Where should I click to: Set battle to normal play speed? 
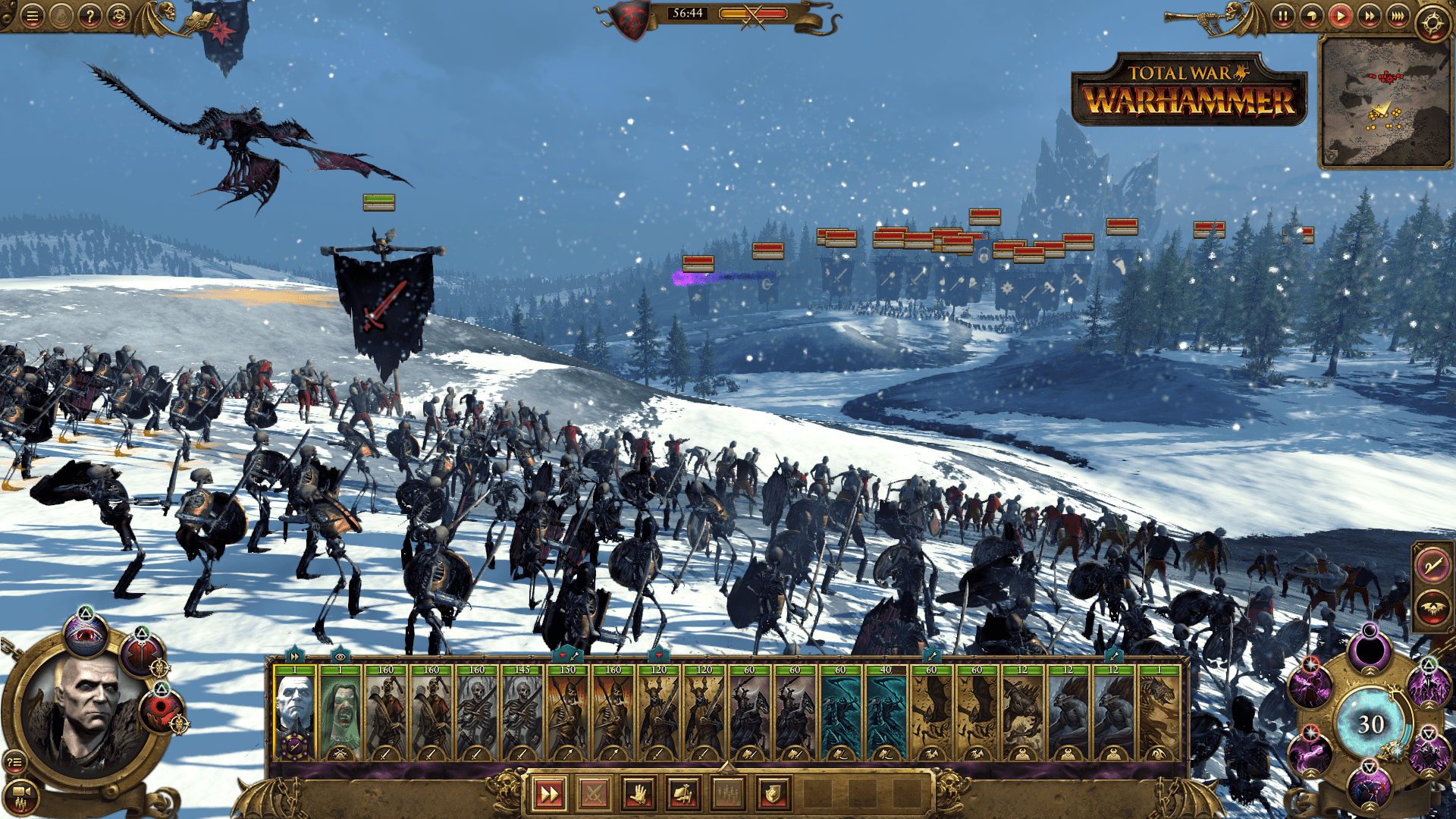tap(1340, 16)
